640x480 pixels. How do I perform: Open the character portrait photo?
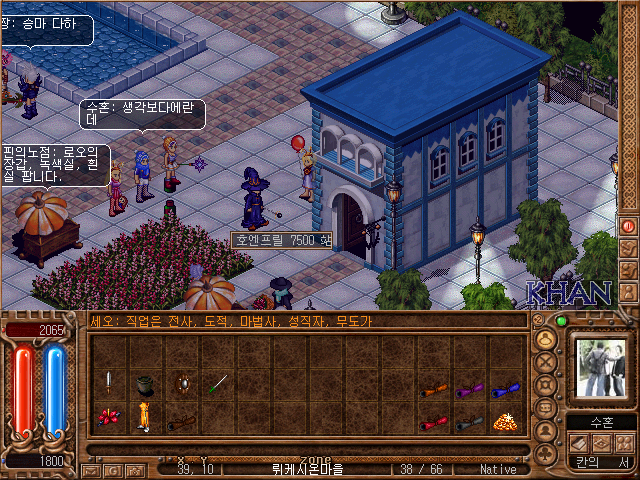tap(598, 367)
